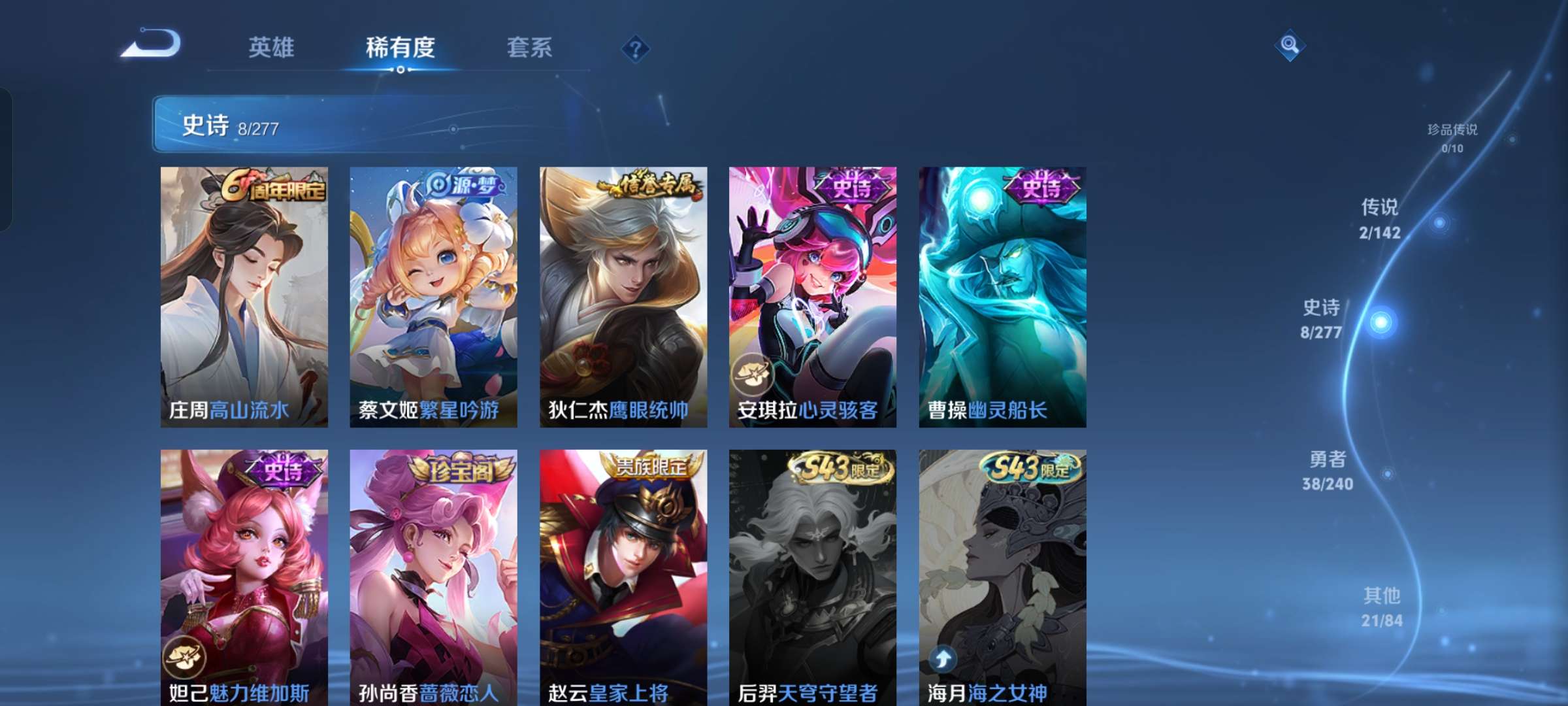Screen dimensions: 1568x706
Task: Click the blue question mark help icon
Action: pos(635,48)
